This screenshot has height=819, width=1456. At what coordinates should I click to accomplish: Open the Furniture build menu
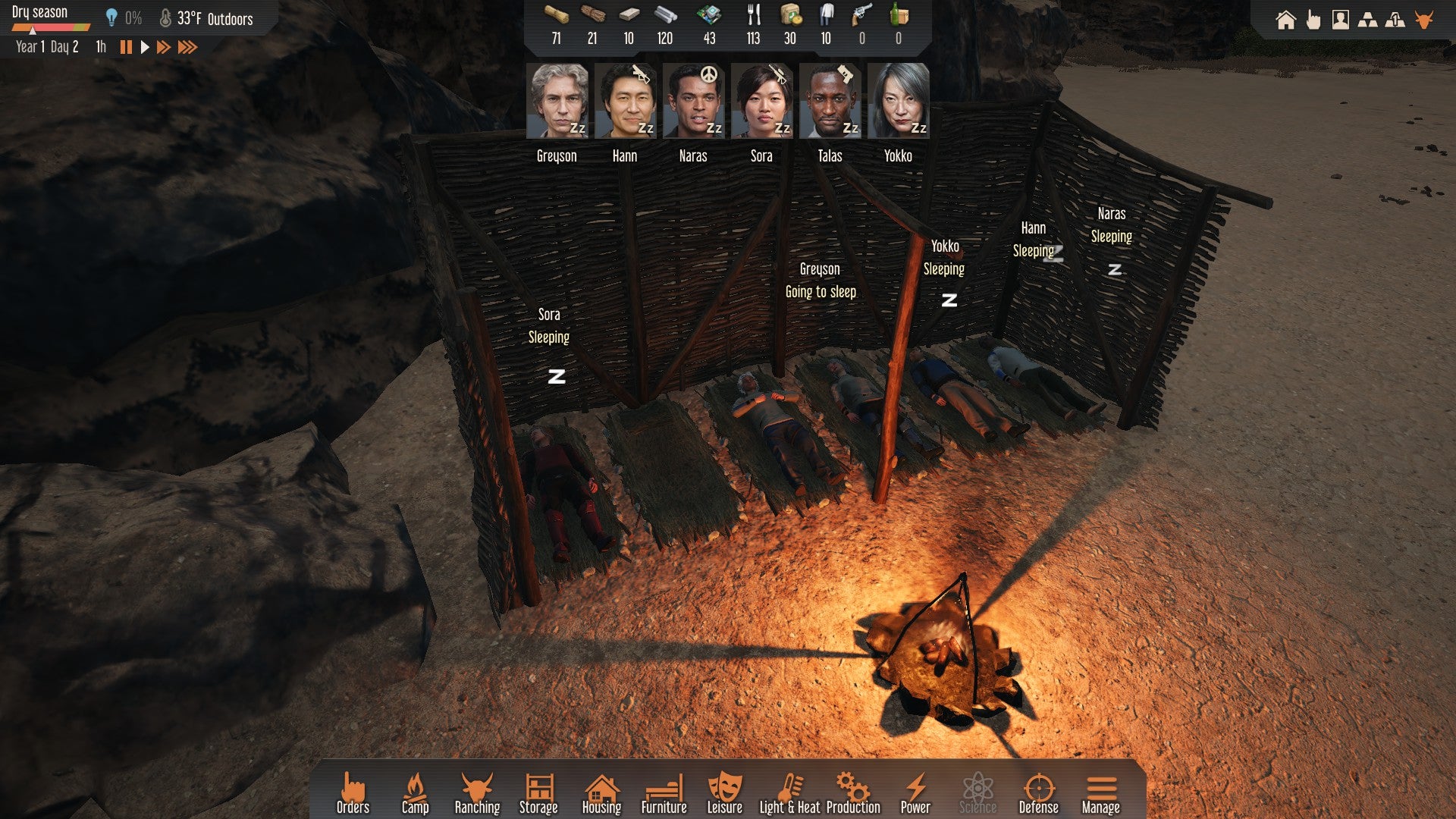[664, 793]
